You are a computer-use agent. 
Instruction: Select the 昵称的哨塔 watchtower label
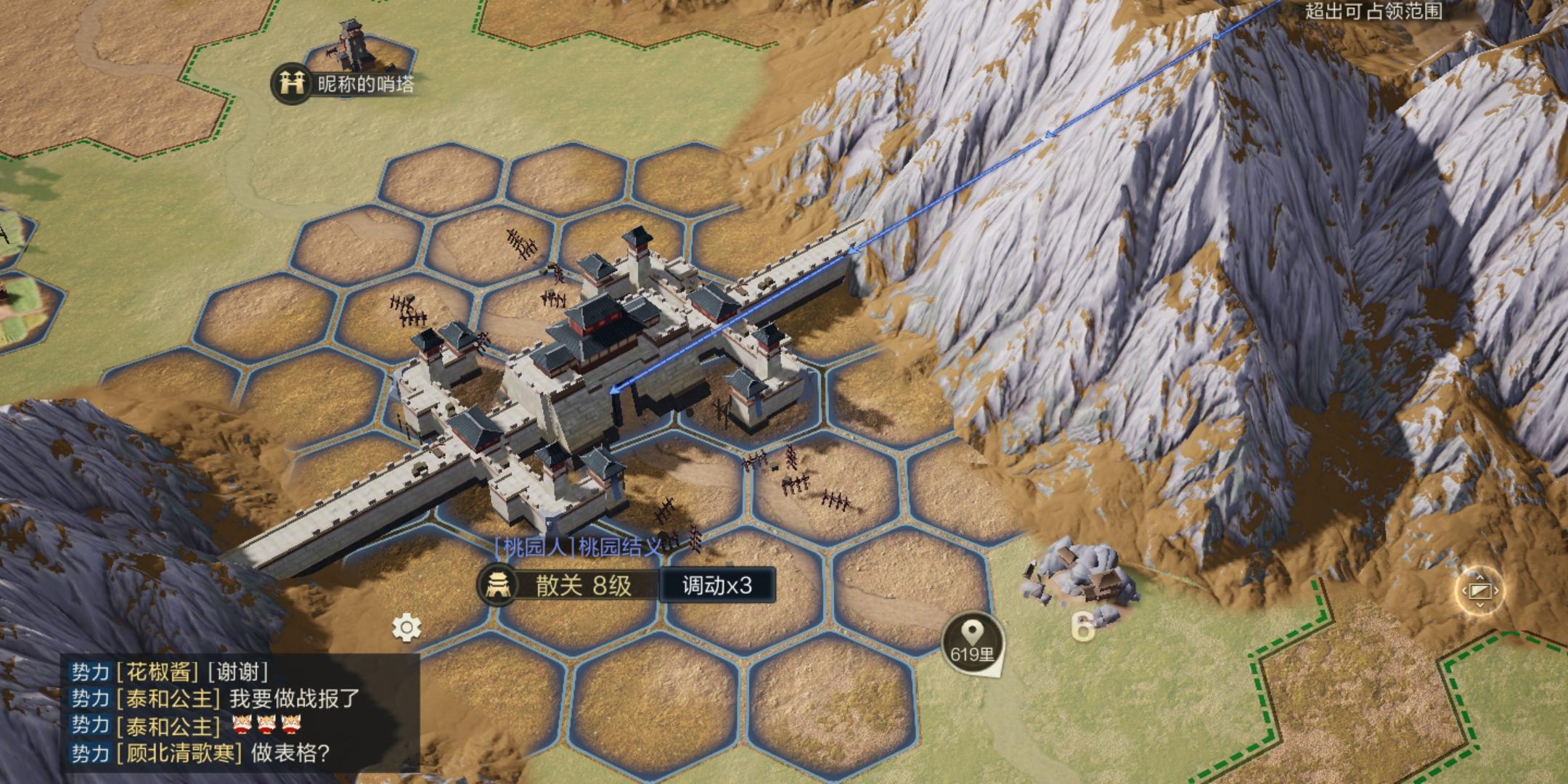[x=346, y=84]
